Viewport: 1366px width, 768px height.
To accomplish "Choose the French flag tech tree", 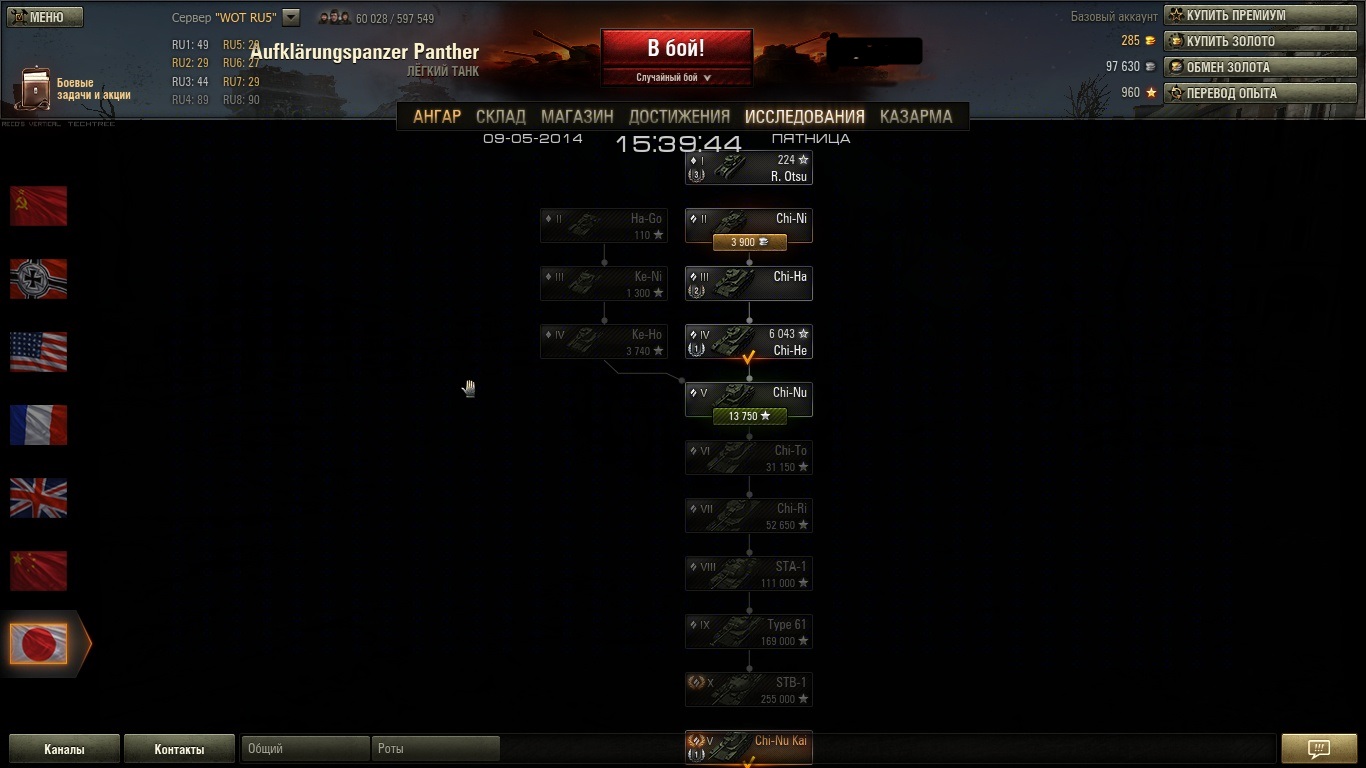I will click(39, 425).
